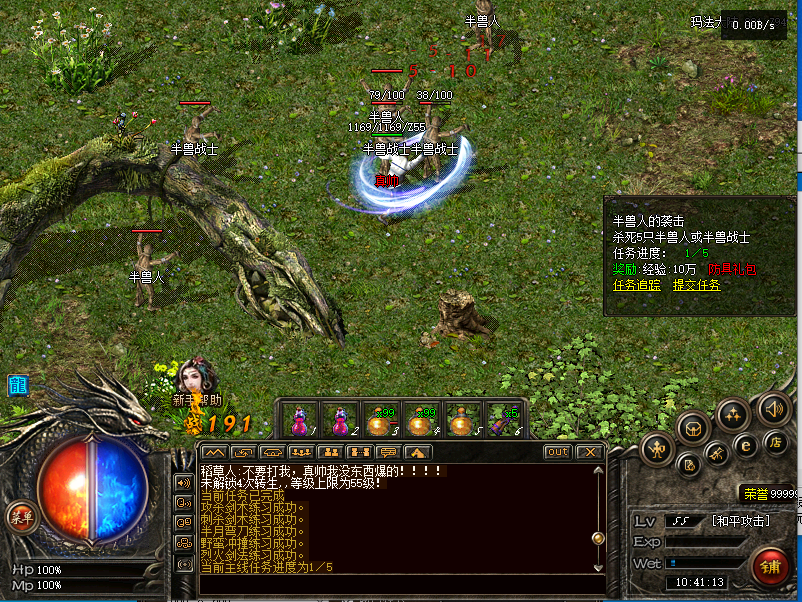Close the chat panel with the X button
The height and width of the screenshot is (602, 802).
[x=590, y=452]
